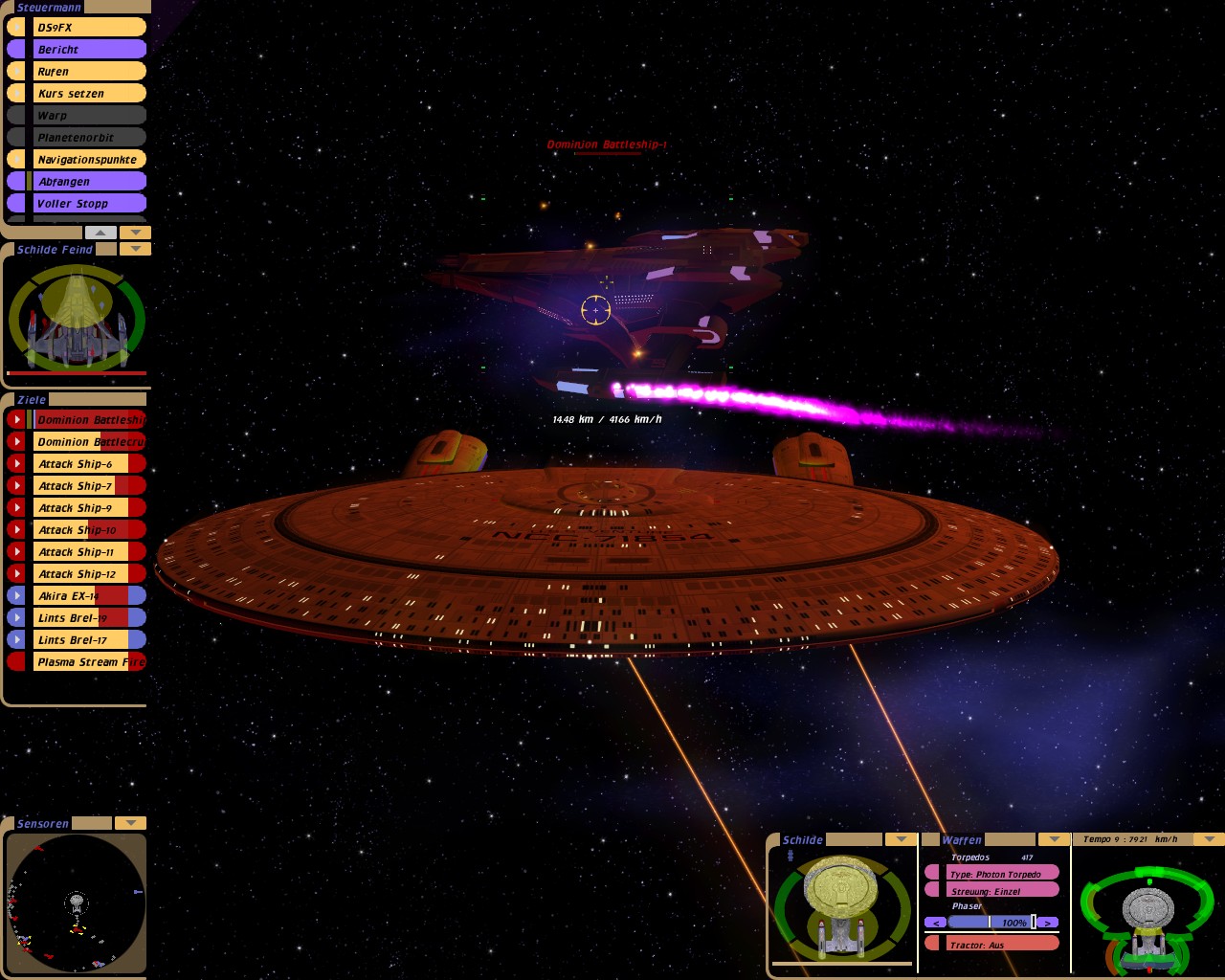Select Attack Ship-10 from target list
The height and width of the screenshot is (980, 1225).
click(x=86, y=530)
